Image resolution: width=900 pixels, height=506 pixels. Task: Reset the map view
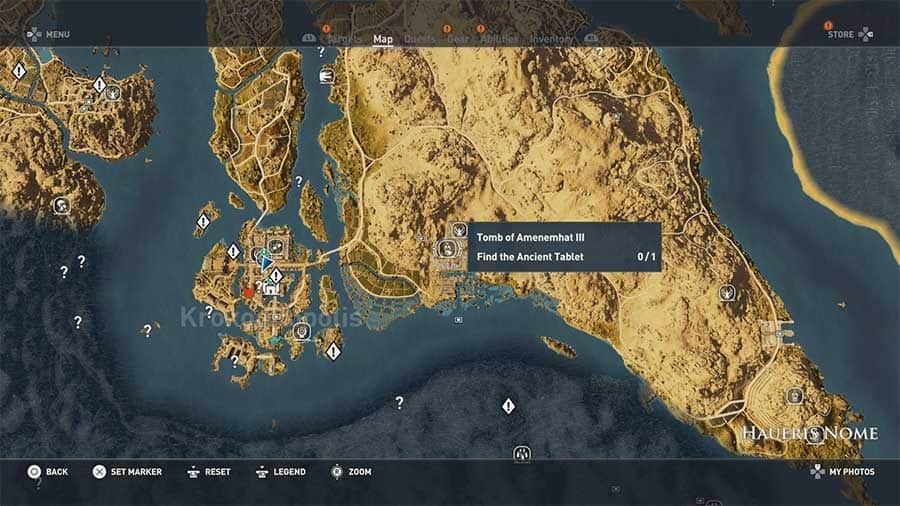coord(208,472)
